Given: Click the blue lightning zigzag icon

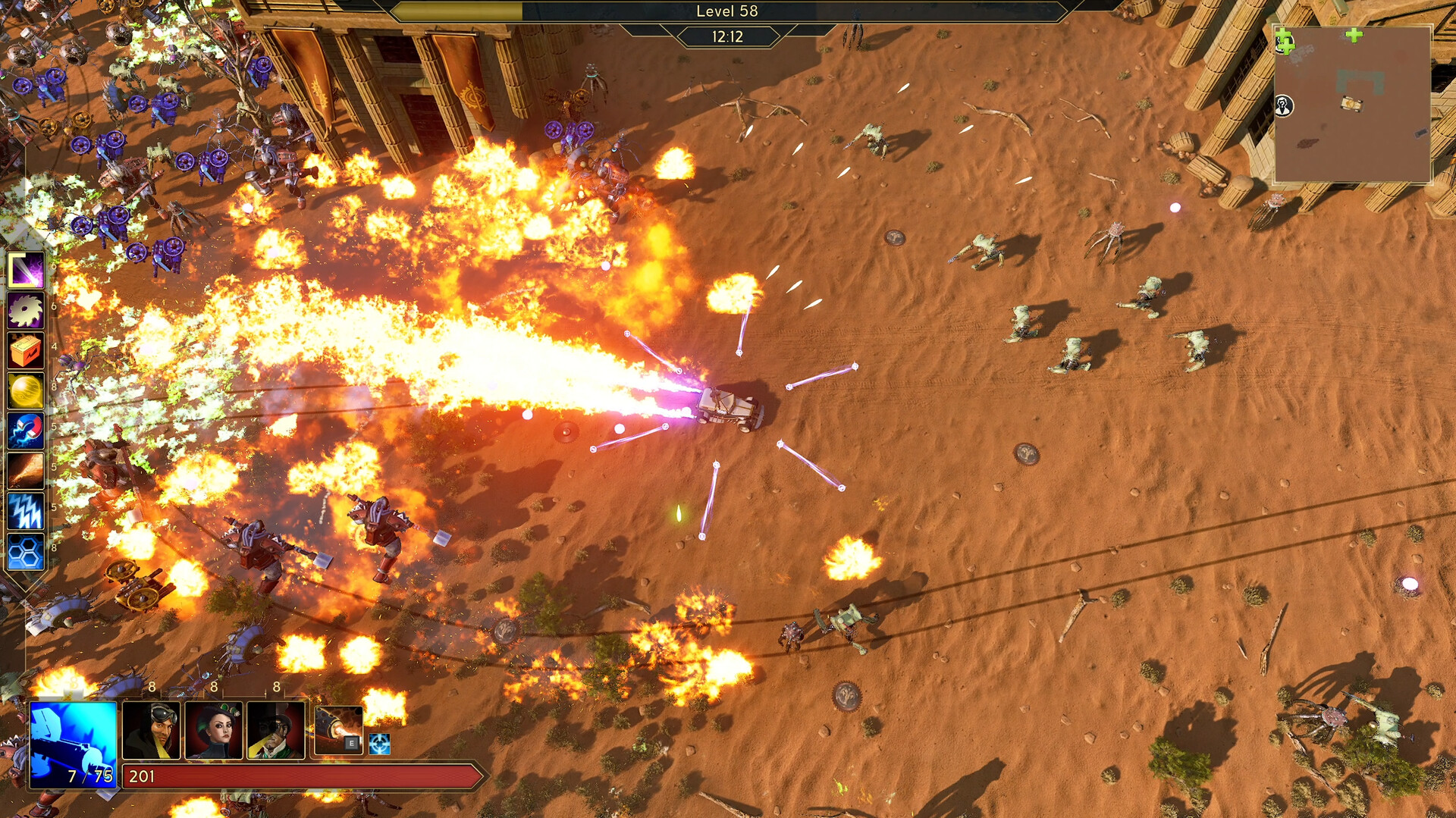Looking at the screenshot, I should pyautogui.click(x=26, y=512).
